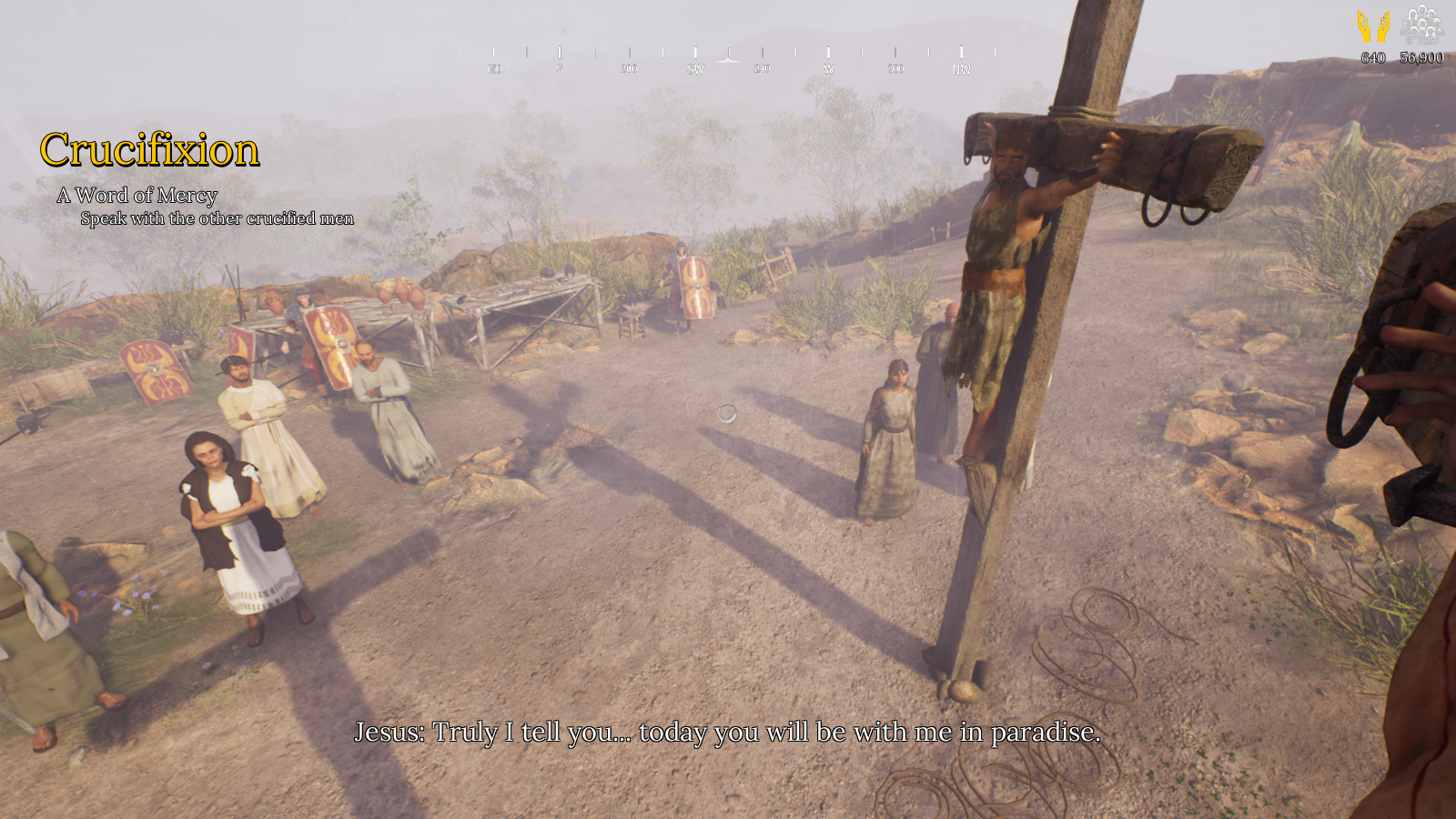Viewport: 1456px width, 819px height.
Task: Select the A Word of Mercy objective
Action: tap(137, 196)
